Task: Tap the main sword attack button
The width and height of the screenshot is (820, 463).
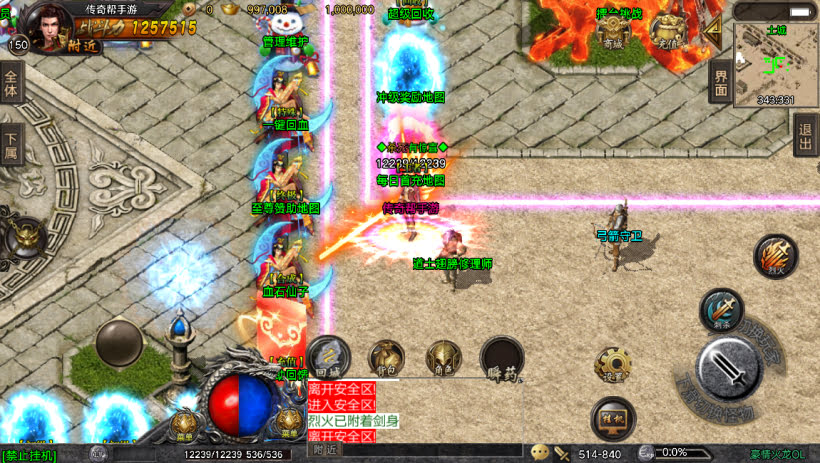Action: click(x=731, y=368)
